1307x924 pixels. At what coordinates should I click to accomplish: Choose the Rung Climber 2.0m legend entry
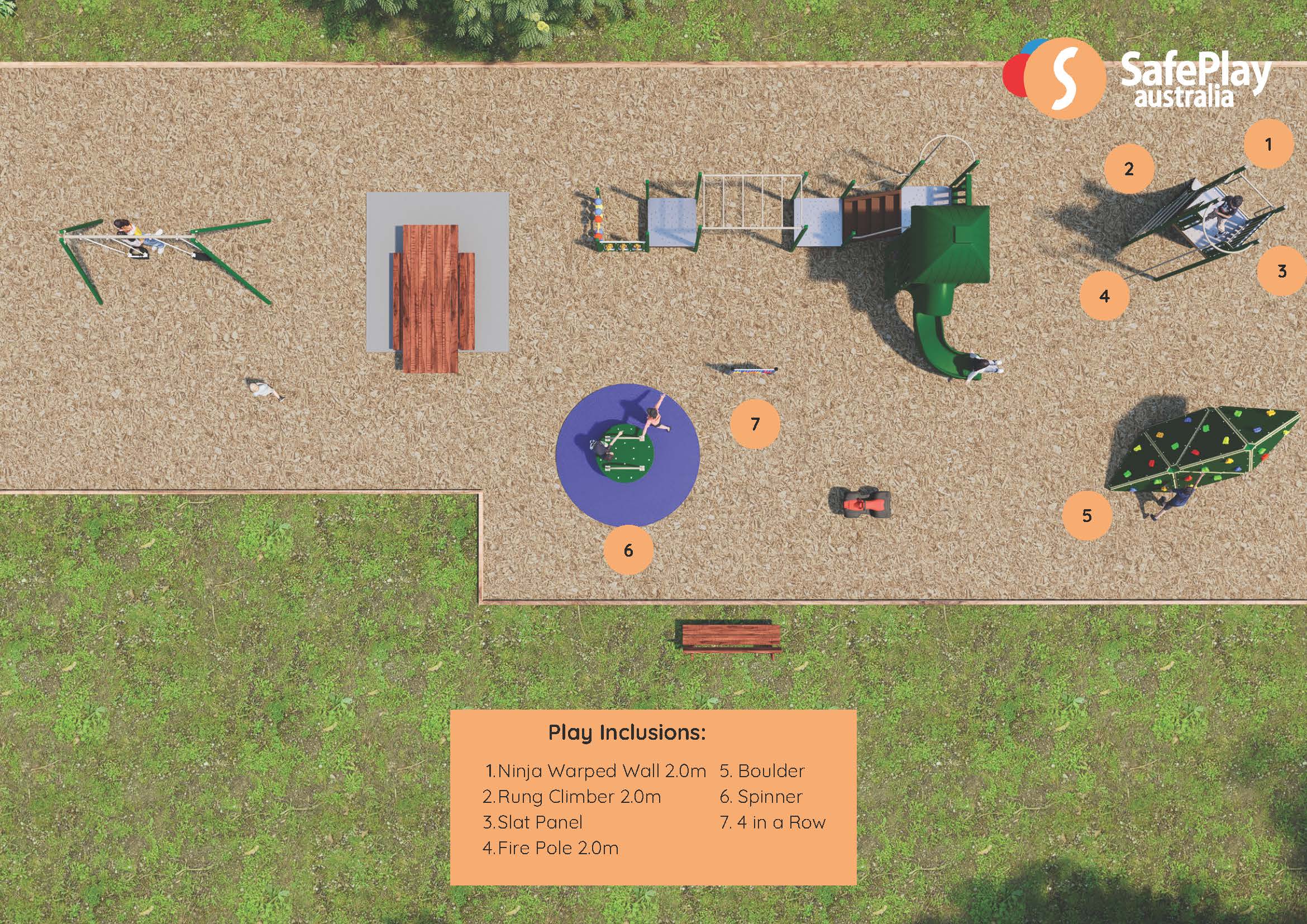(572, 797)
